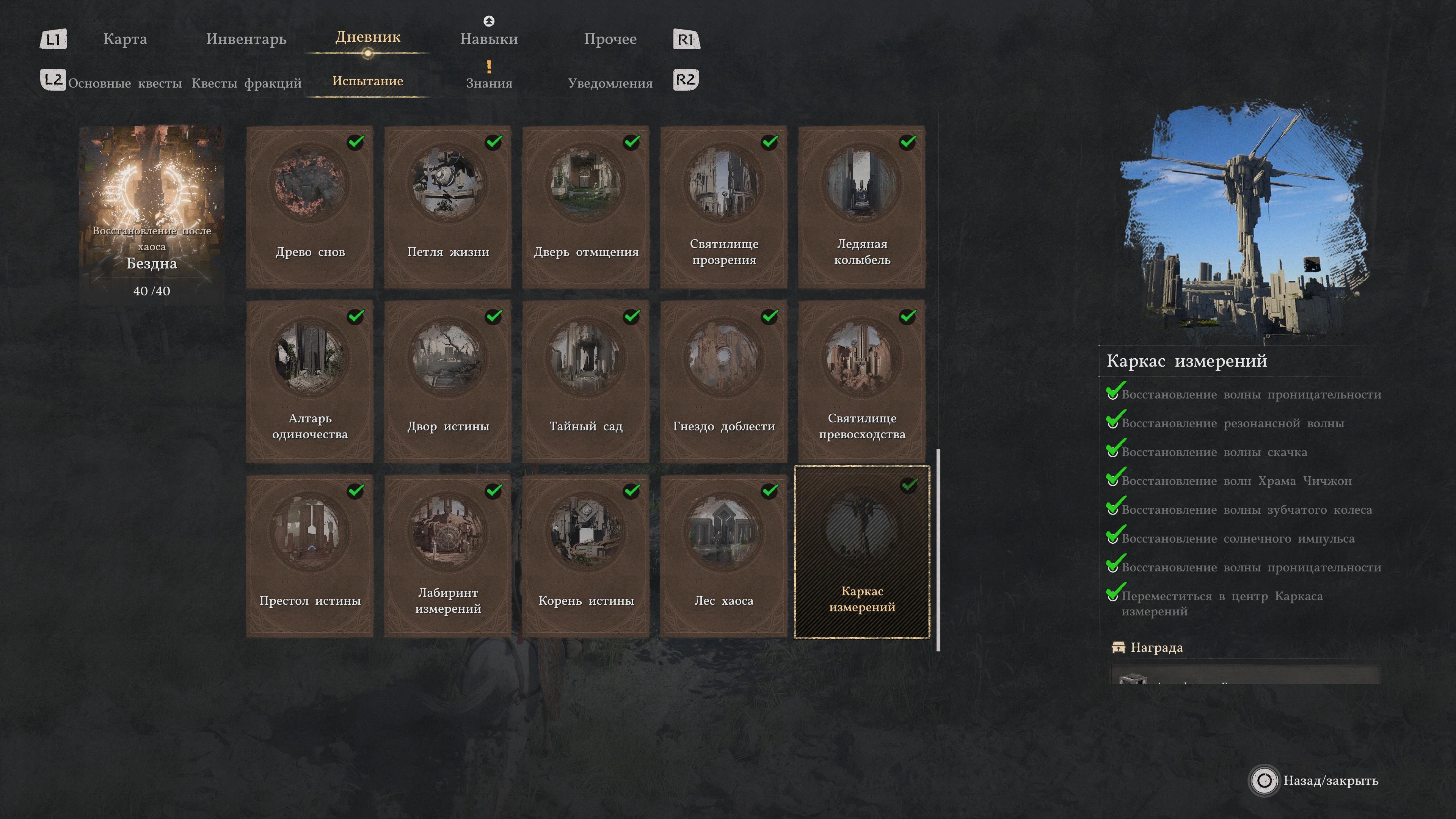Open Квесты фракций sub-tab
The image size is (1456, 819).
pyautogui.click(x=246, y=83)
